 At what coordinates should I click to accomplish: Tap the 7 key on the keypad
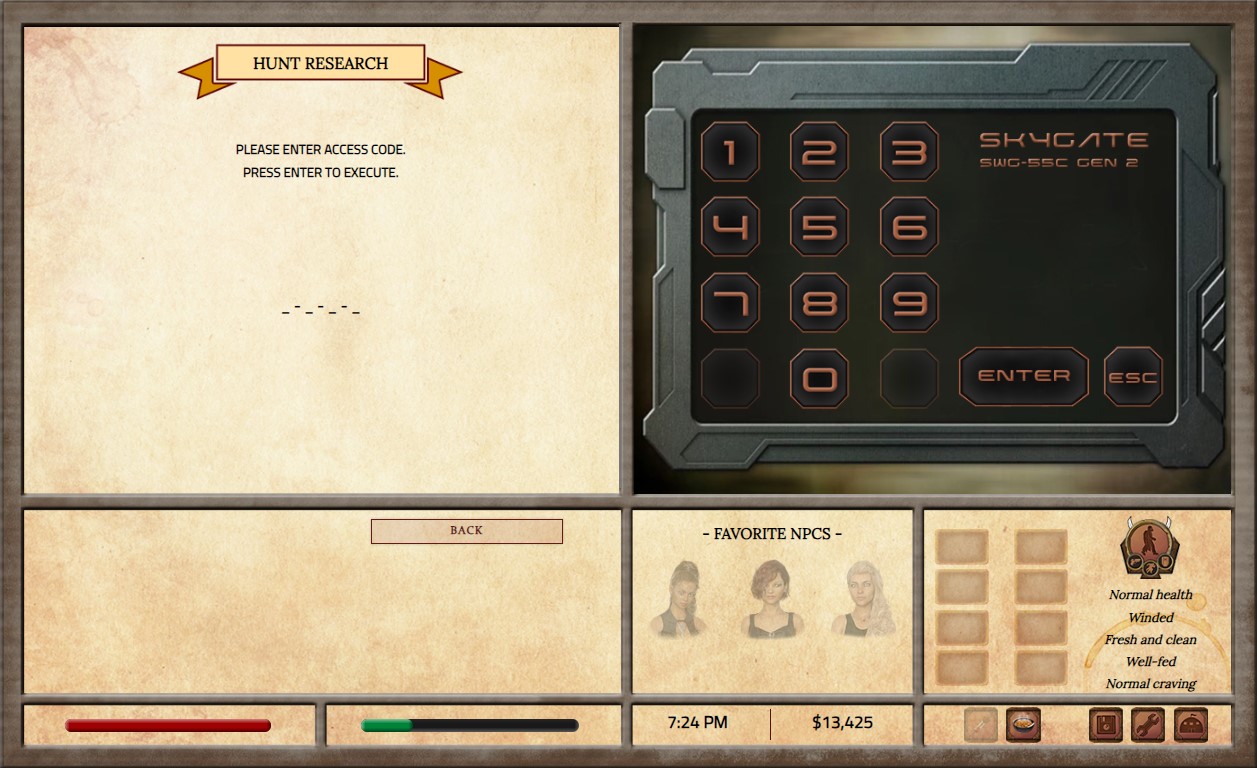729,302
